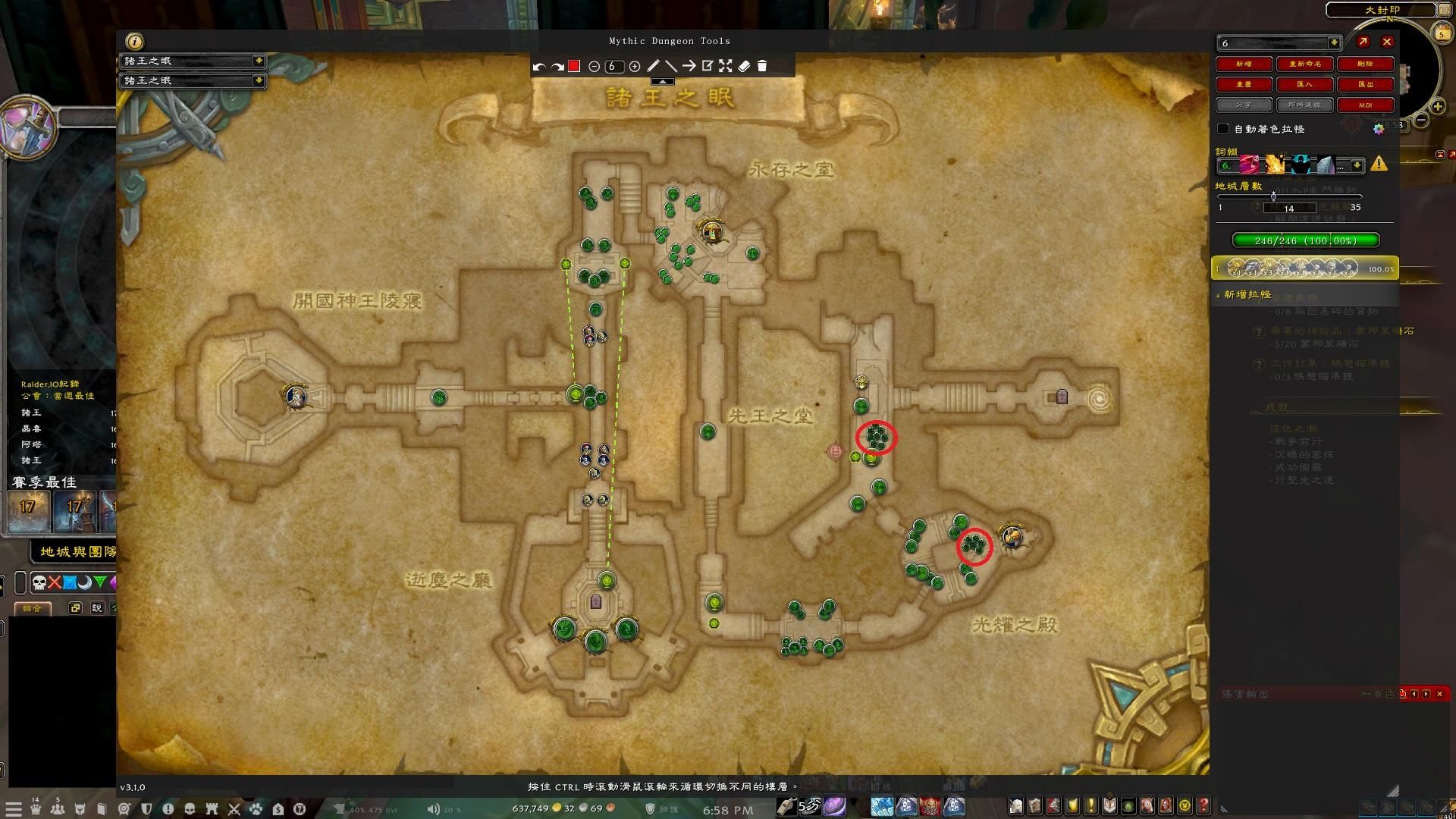
Task: Create a new preset with the 新增 button
Action: (1244, 64)
